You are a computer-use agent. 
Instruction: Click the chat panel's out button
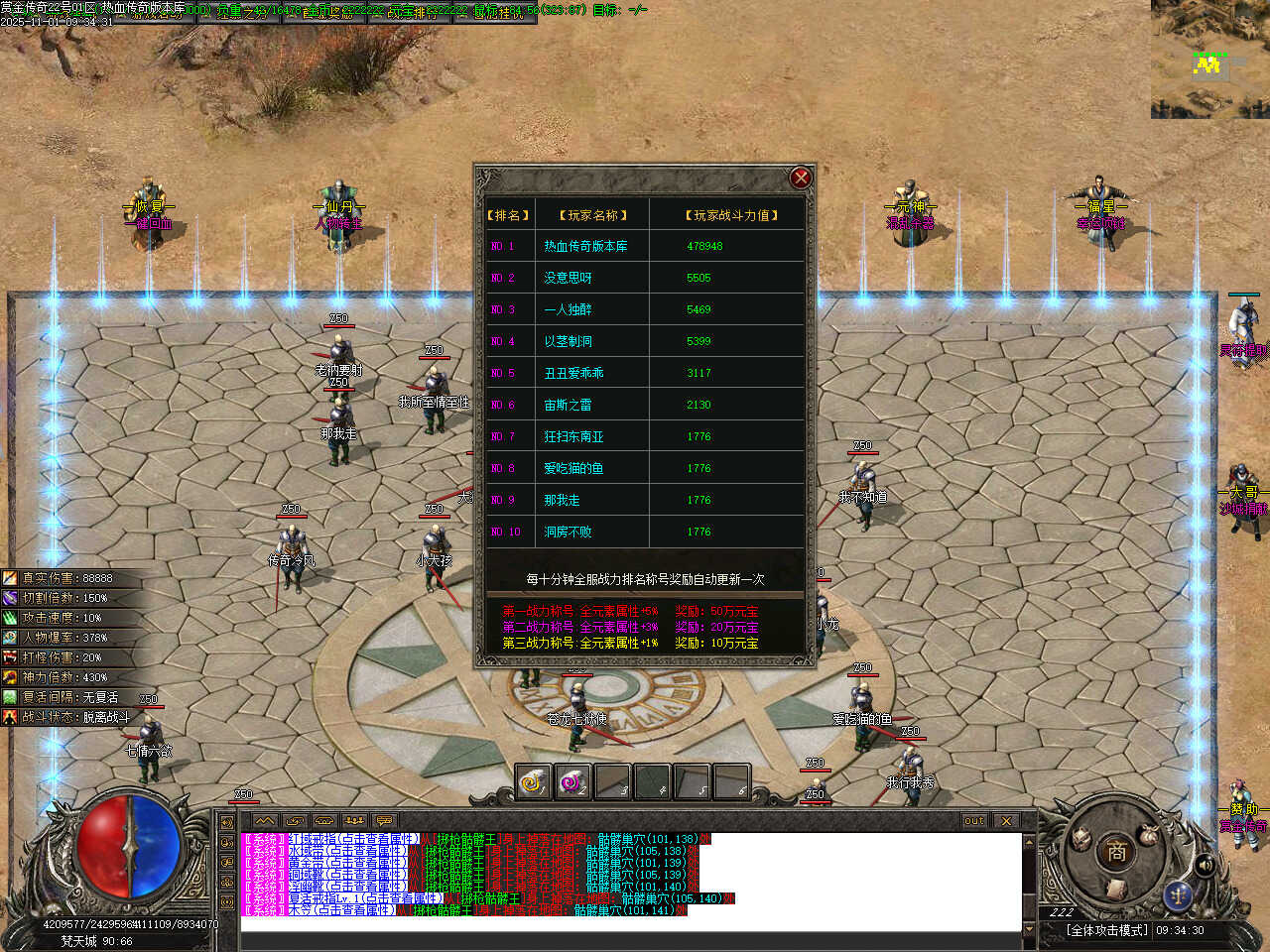click(974, 821)
